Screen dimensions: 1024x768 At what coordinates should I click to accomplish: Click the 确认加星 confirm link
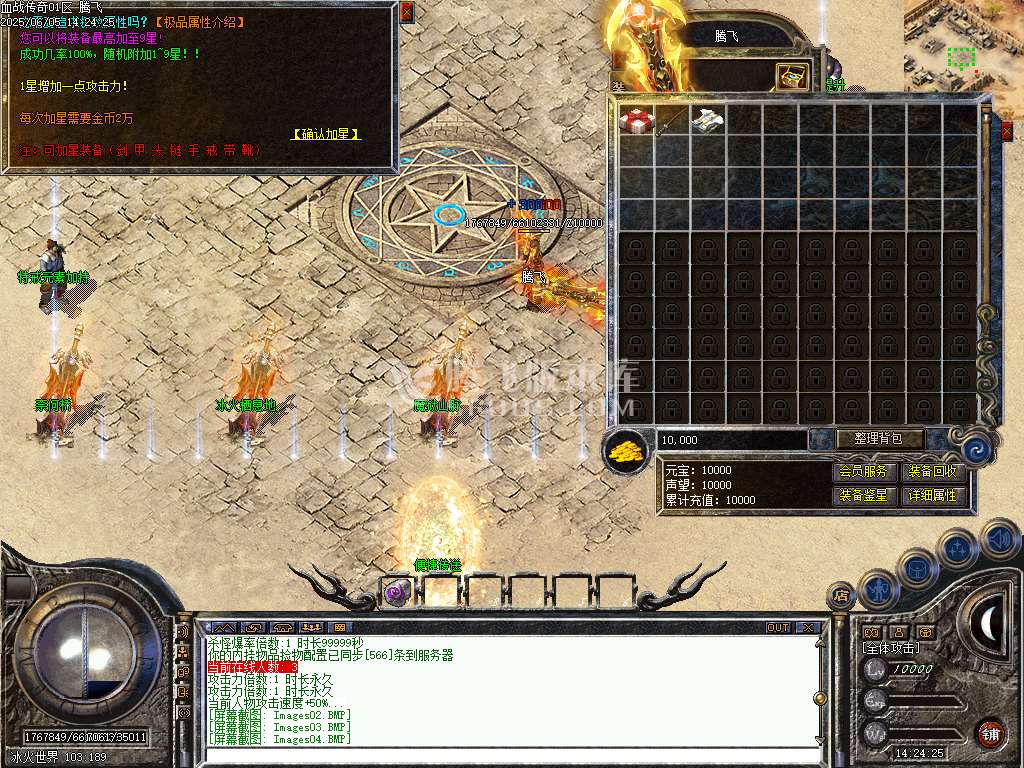tap(326, 134)
